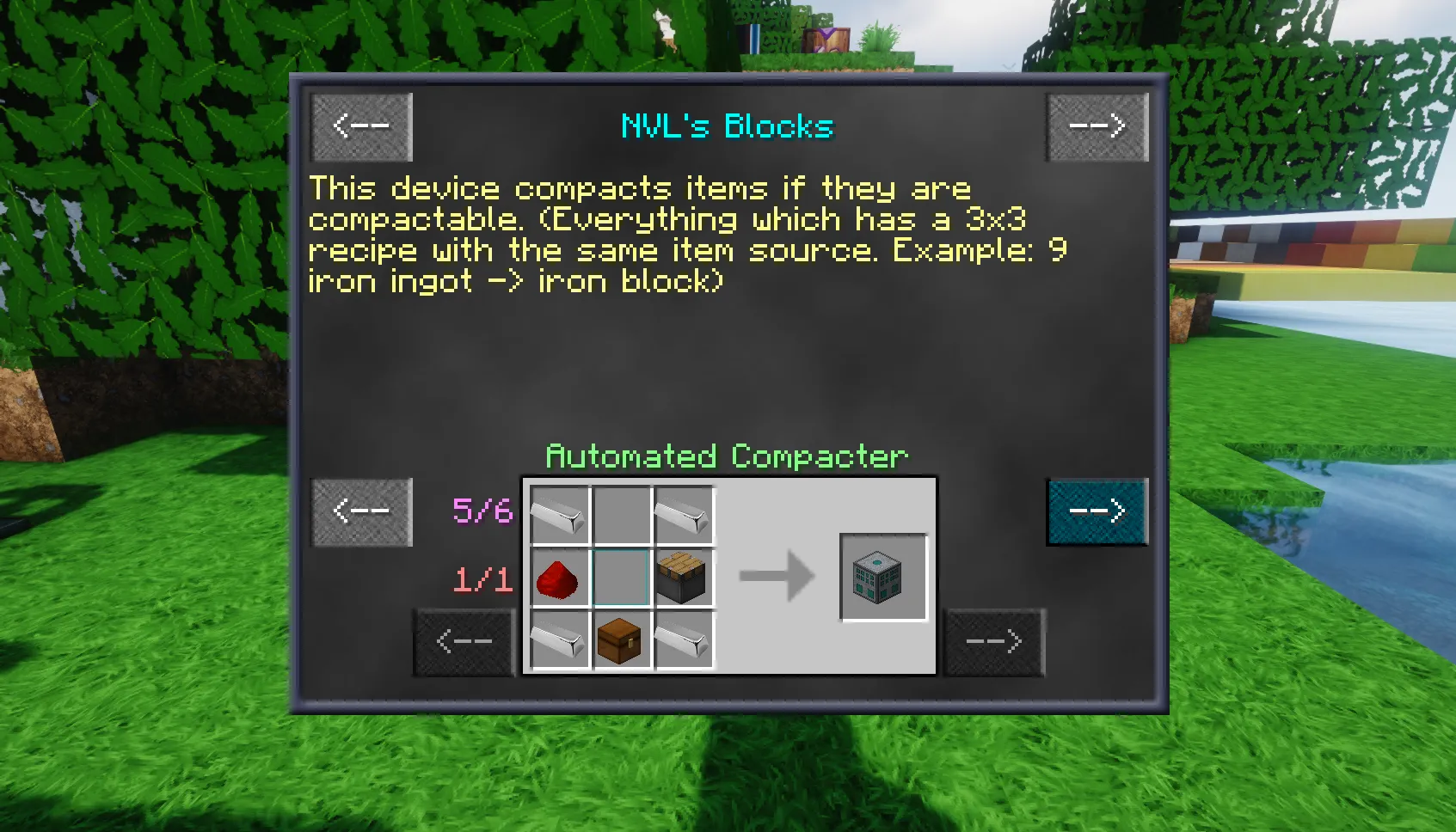Select the top-left iron ingot ingredient

coord(558,515)
